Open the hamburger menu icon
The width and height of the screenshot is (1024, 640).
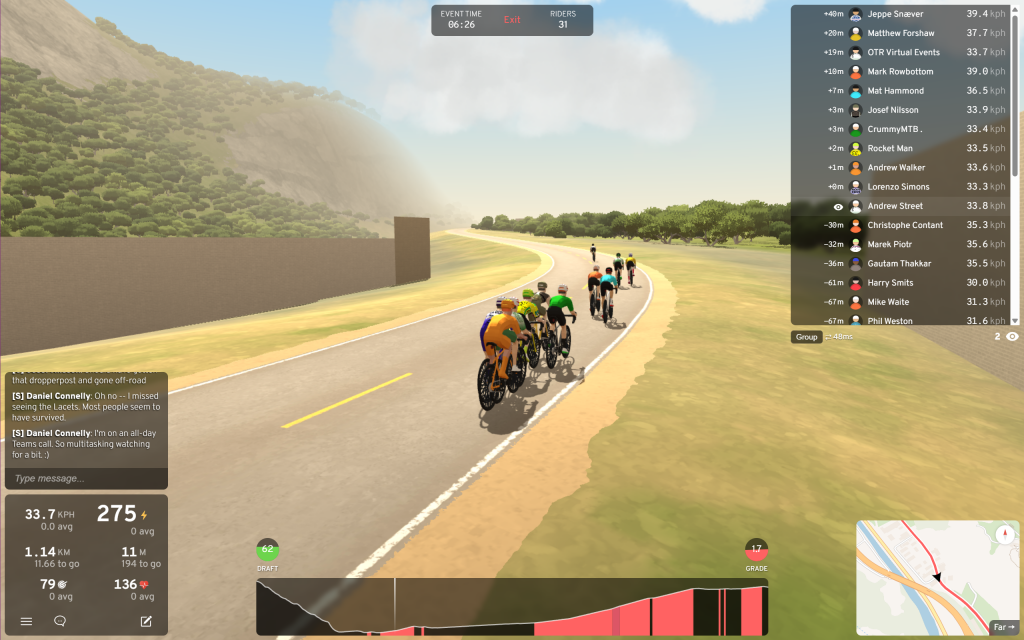[x=26, y=621]
